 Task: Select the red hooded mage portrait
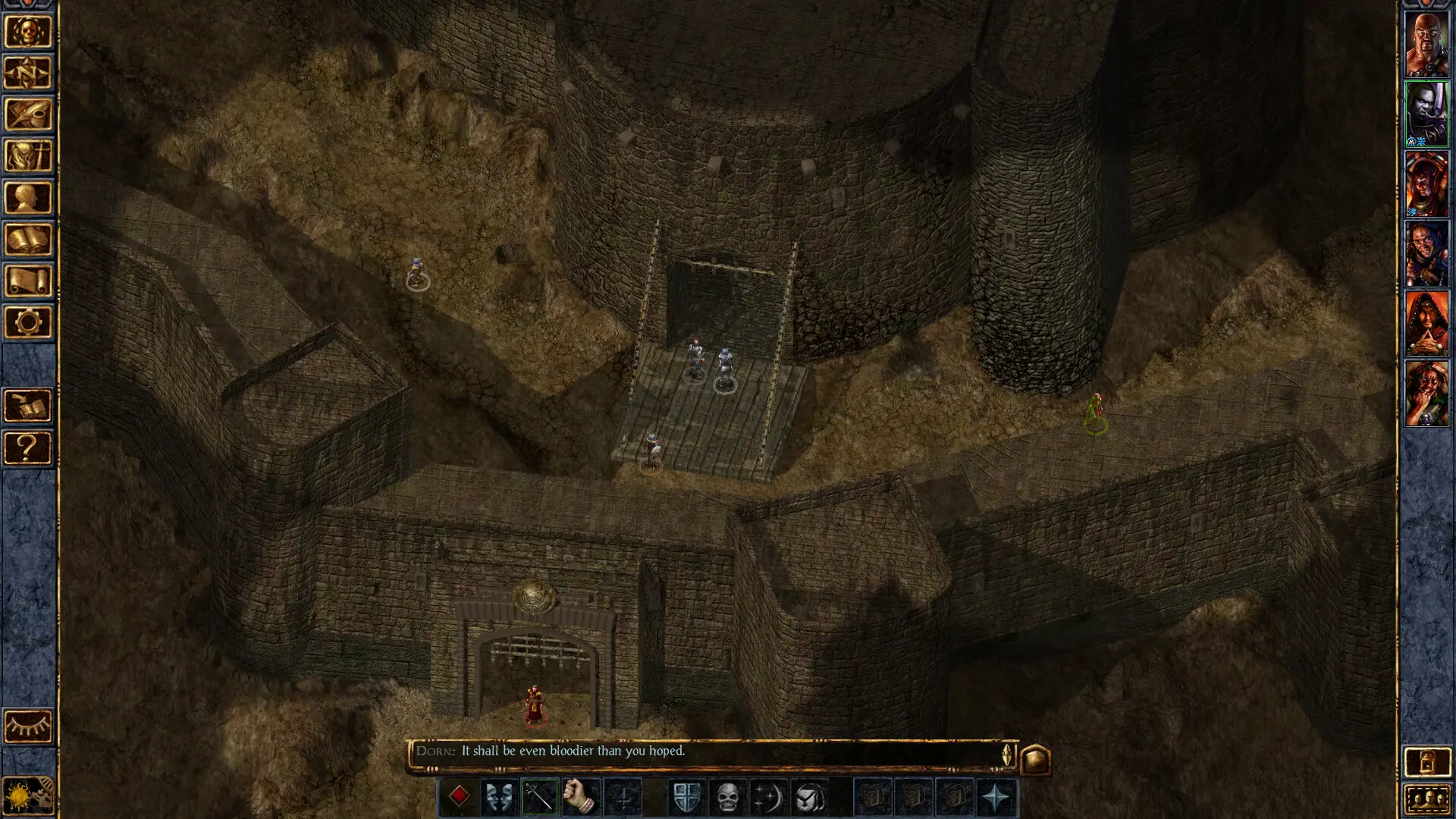[1426, 324]
